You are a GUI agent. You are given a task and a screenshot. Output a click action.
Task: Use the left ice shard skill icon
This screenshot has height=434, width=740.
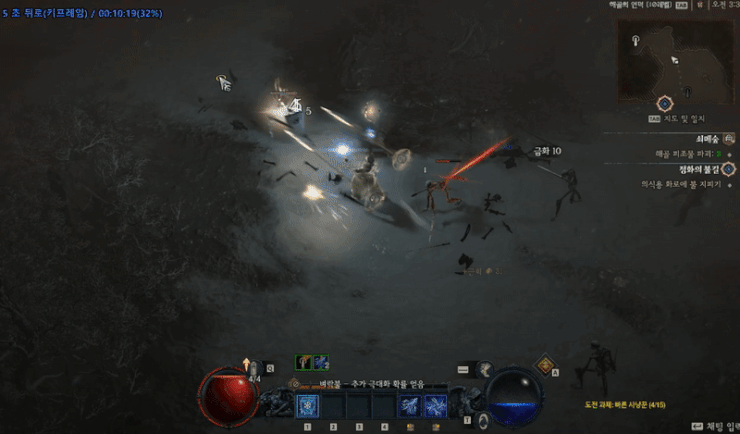coord(409,406)
